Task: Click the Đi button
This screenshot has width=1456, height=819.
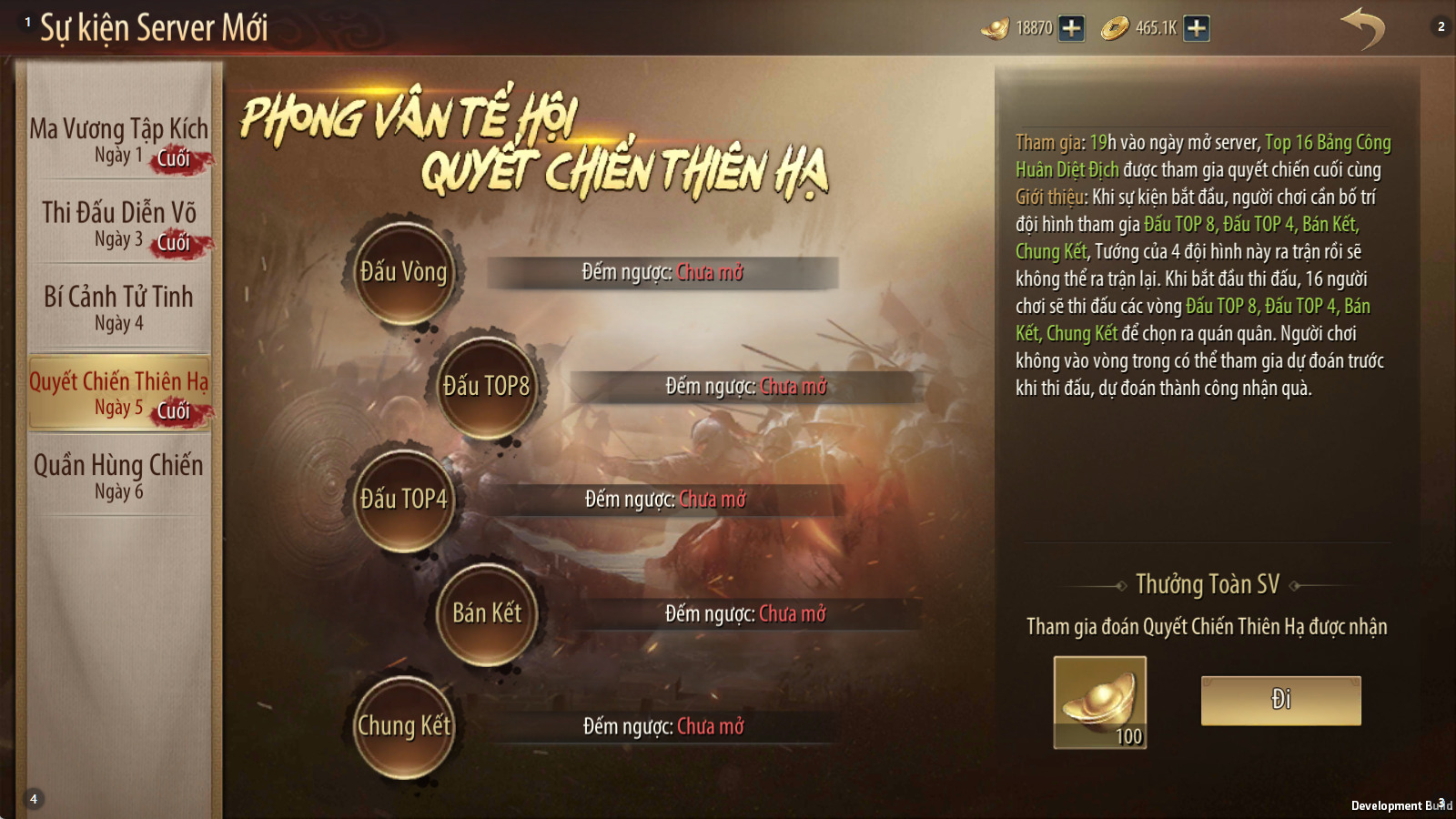Action: (1280, 700)
